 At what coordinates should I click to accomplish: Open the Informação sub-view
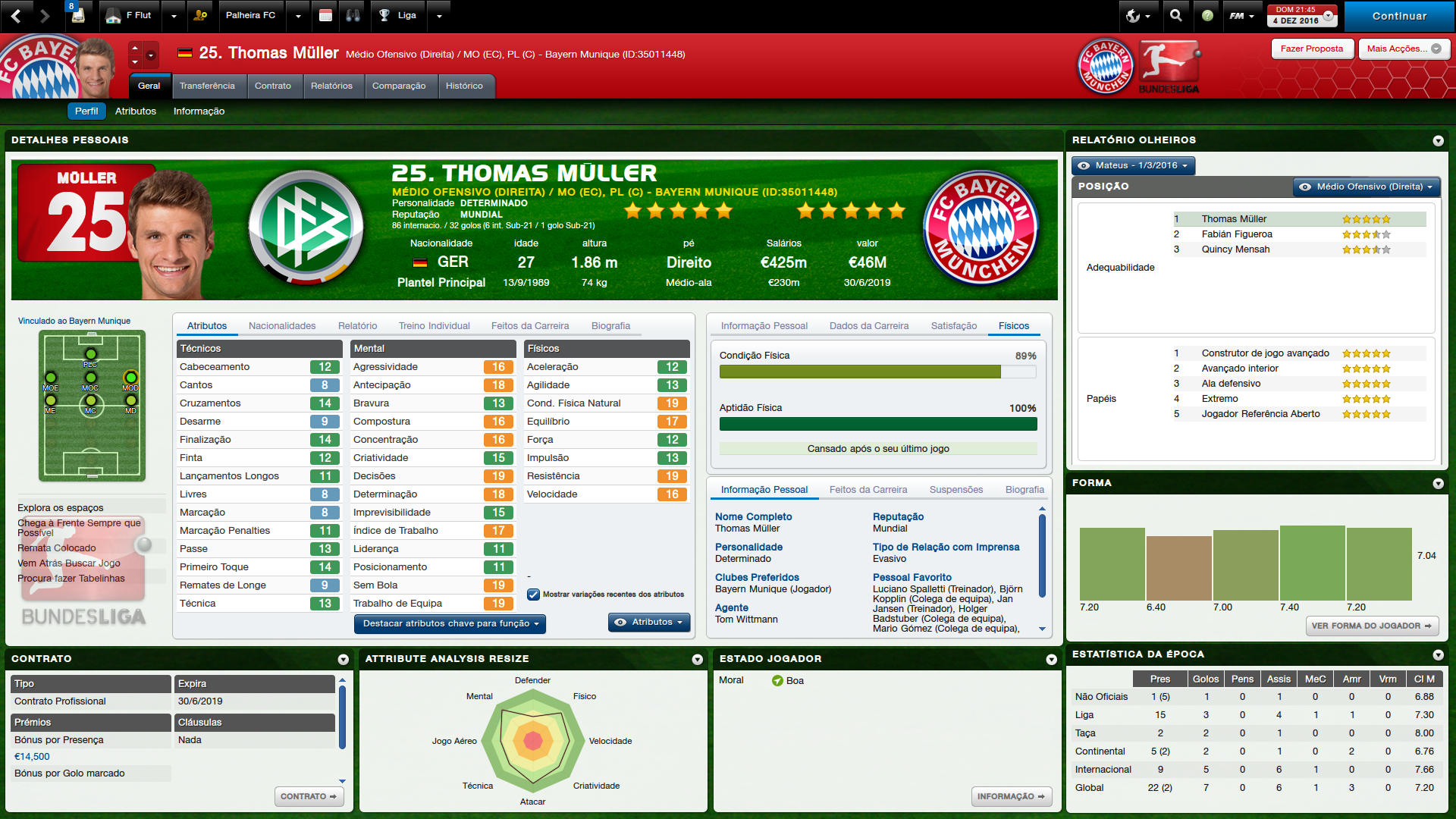[x=199, y=111]
